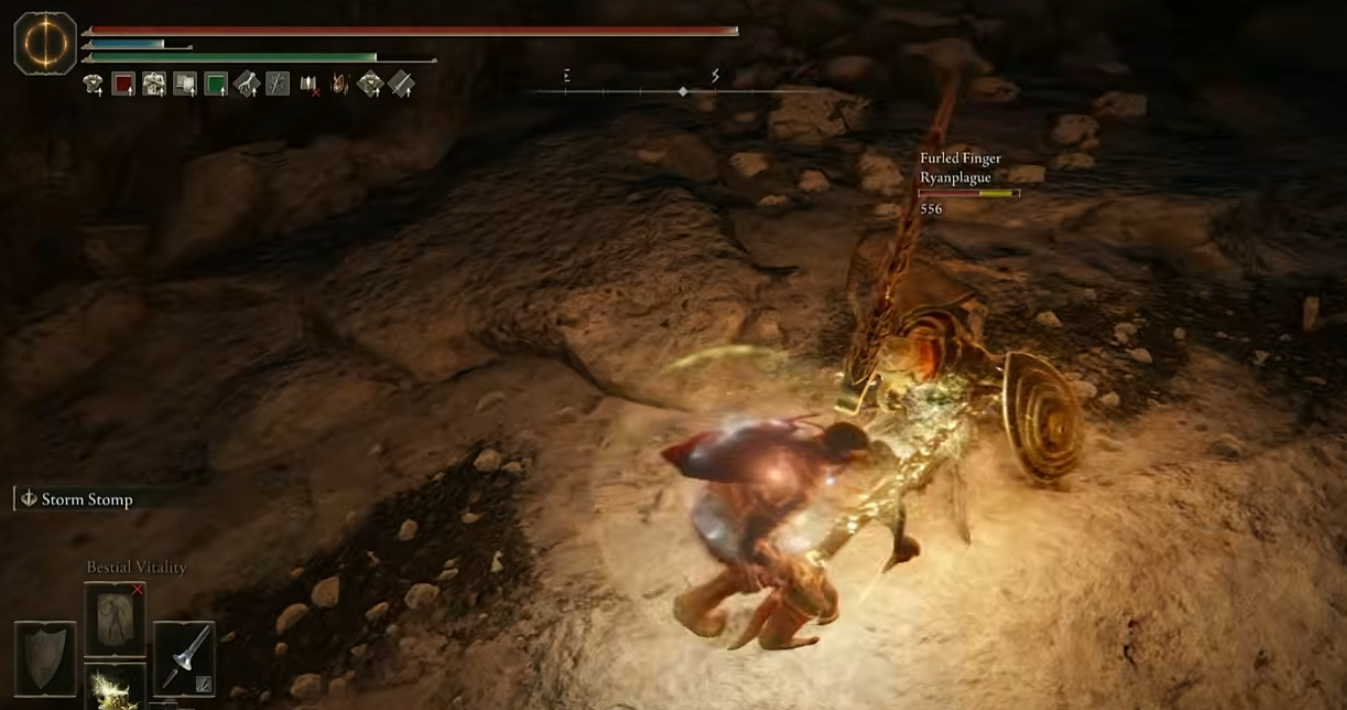Screen dimensions: 1347x710
Task: Inspect the green square buff icon
Action: [216, 85]
